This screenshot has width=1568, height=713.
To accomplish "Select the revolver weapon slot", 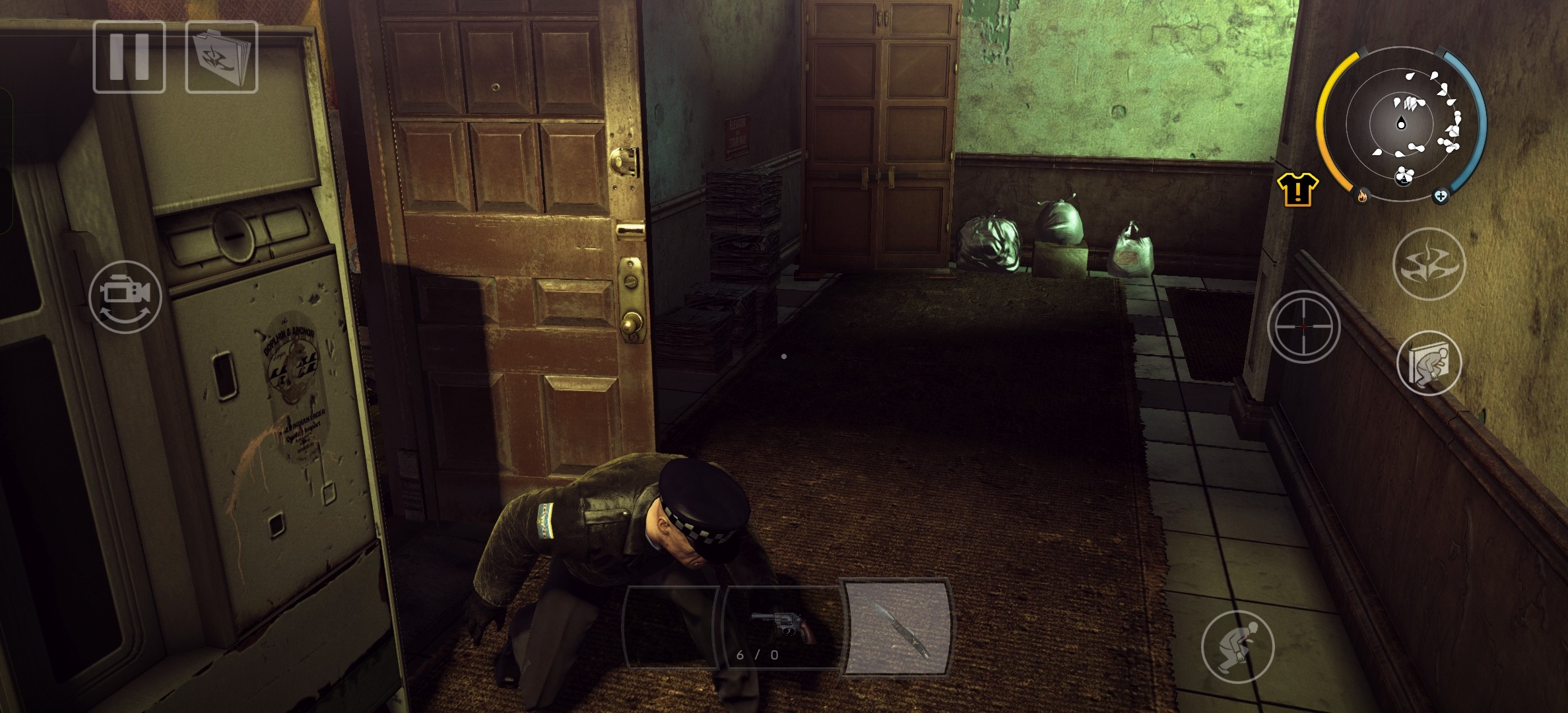I will coord(780,628).
